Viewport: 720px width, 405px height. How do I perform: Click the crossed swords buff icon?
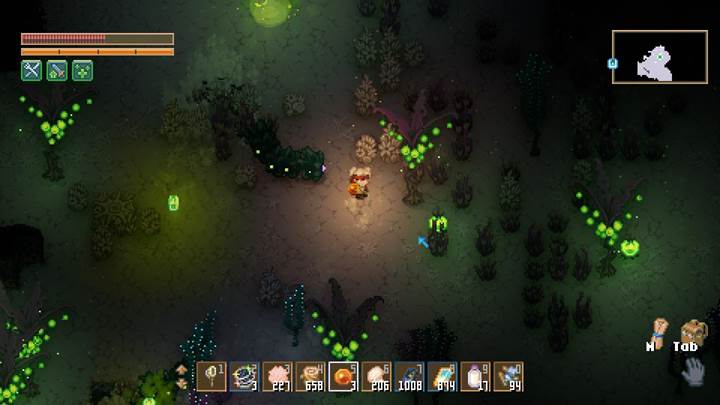31,70
